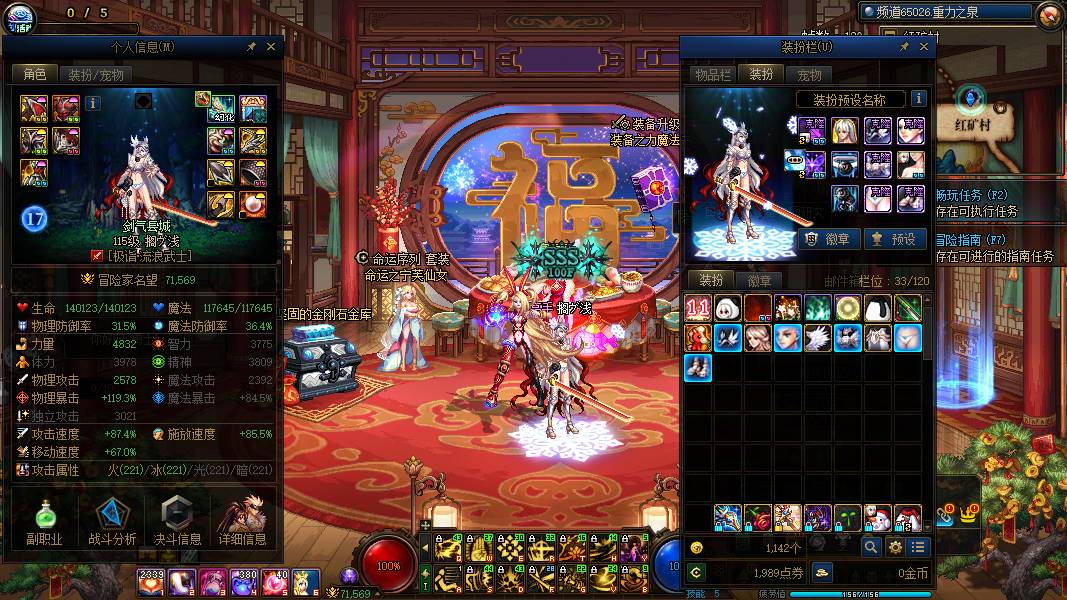Select the red rose item slot
Screen dimensions: 1067x600
(758, 518)
